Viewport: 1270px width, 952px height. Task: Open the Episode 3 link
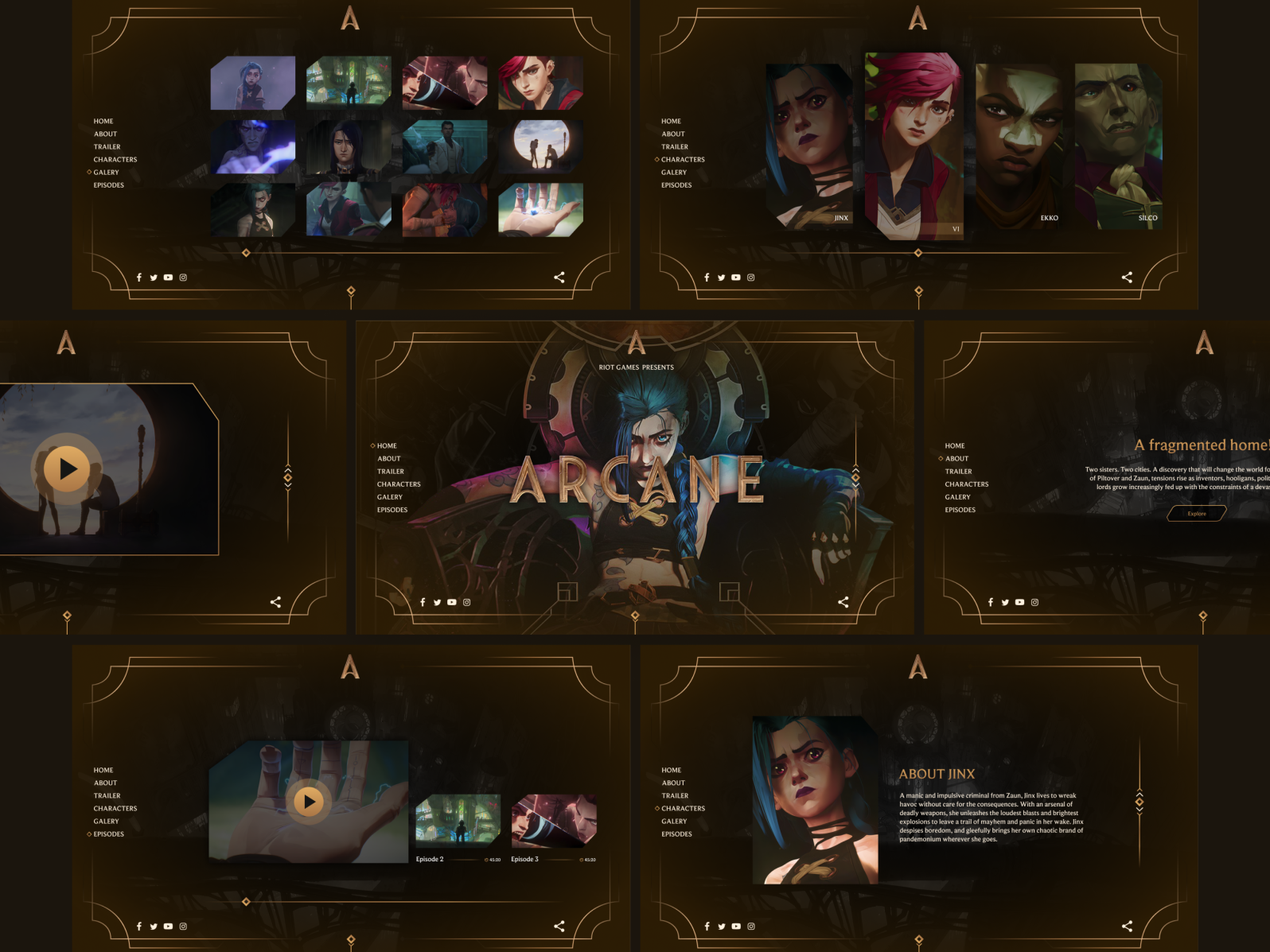point(524,859)
